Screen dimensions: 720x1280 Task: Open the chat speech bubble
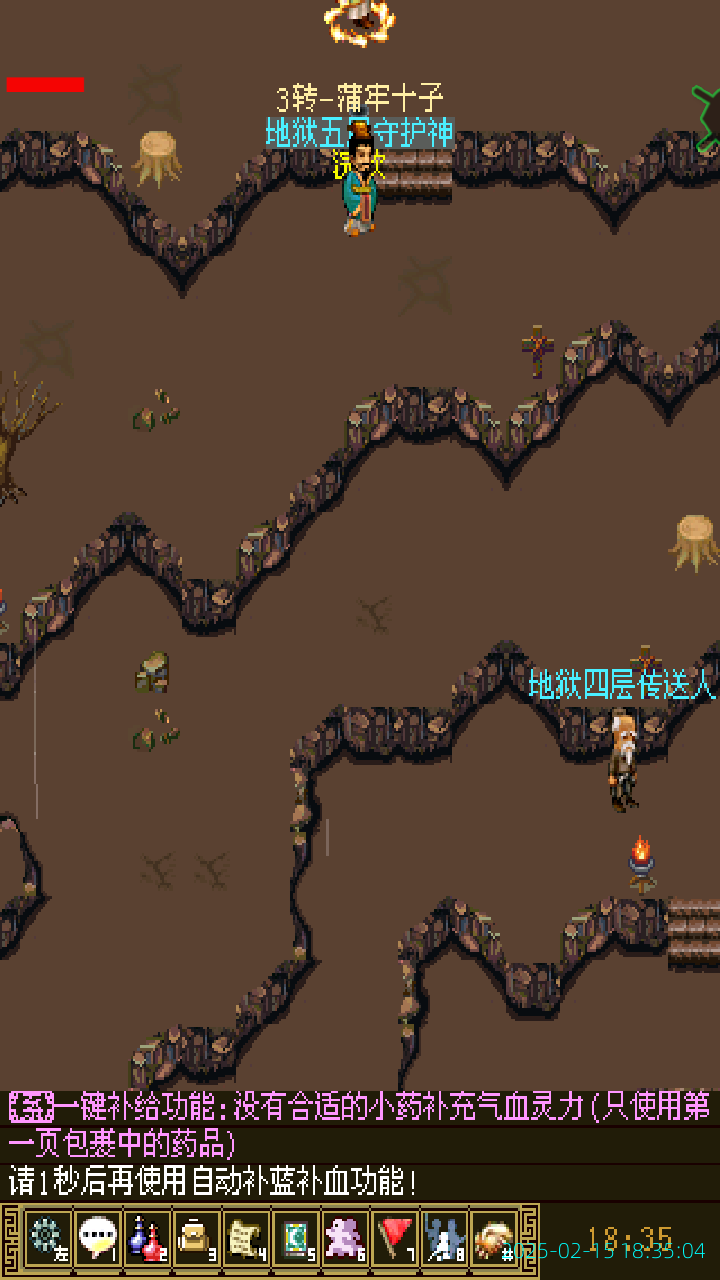click(97, 1238)
